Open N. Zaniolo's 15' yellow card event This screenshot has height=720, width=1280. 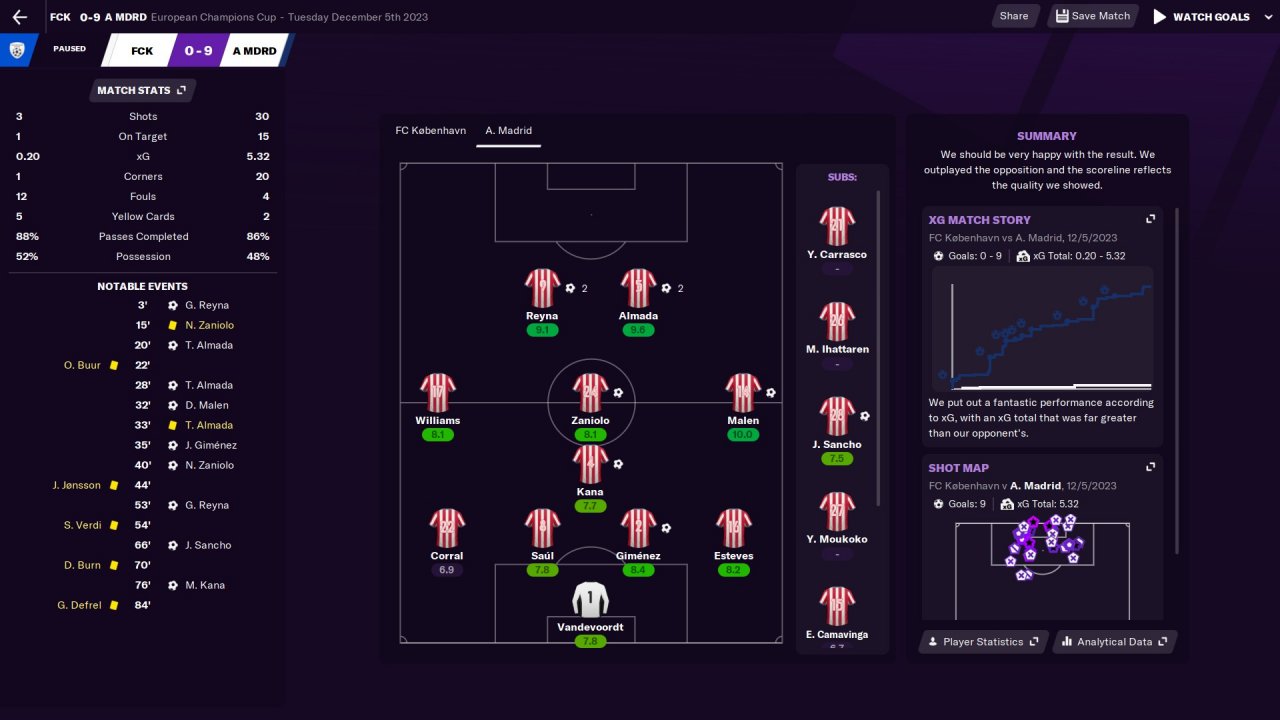(x=208, y=325)
